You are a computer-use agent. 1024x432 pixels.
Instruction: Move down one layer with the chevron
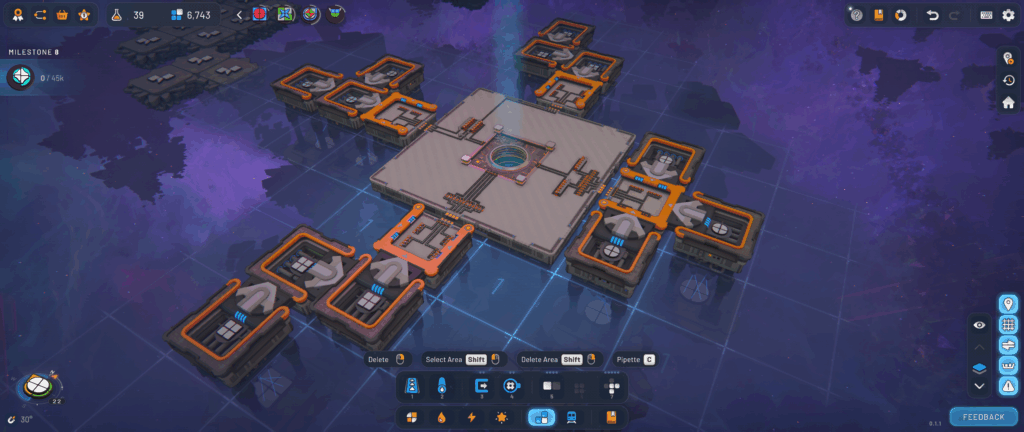tap(979, 386)
